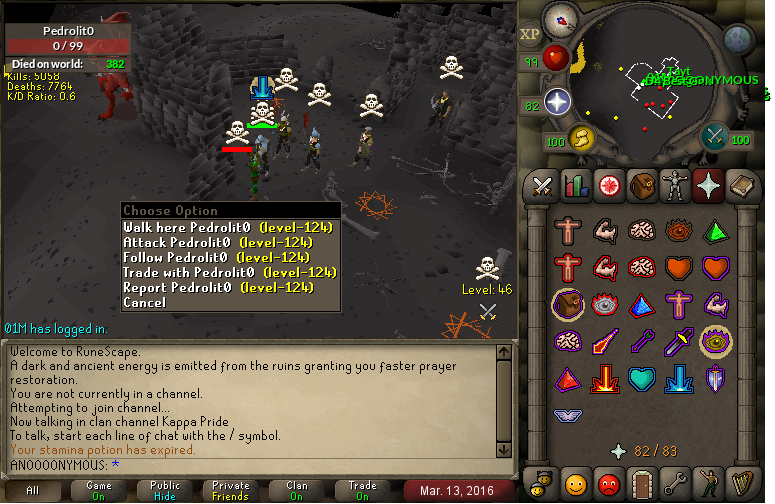
Task: Toggle the XP drops button
Action: (x=530, y=33)
